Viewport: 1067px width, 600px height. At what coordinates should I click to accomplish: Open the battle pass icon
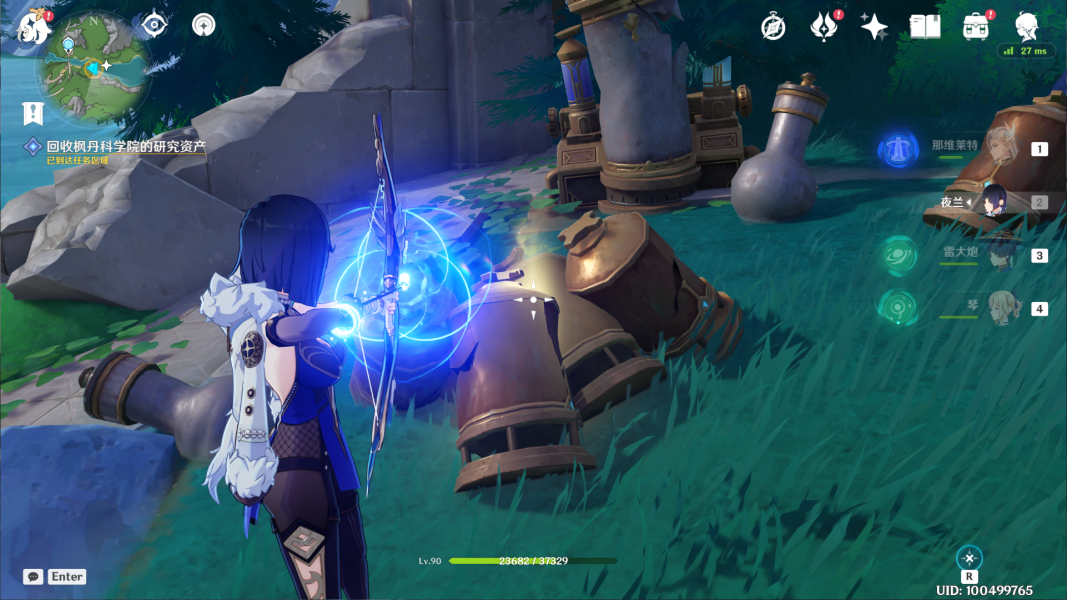[823, 27]
